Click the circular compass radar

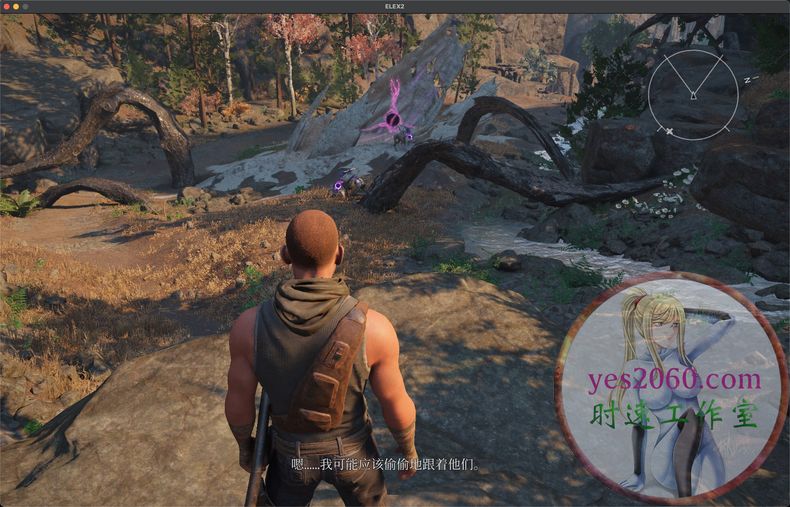coord(693,94)
